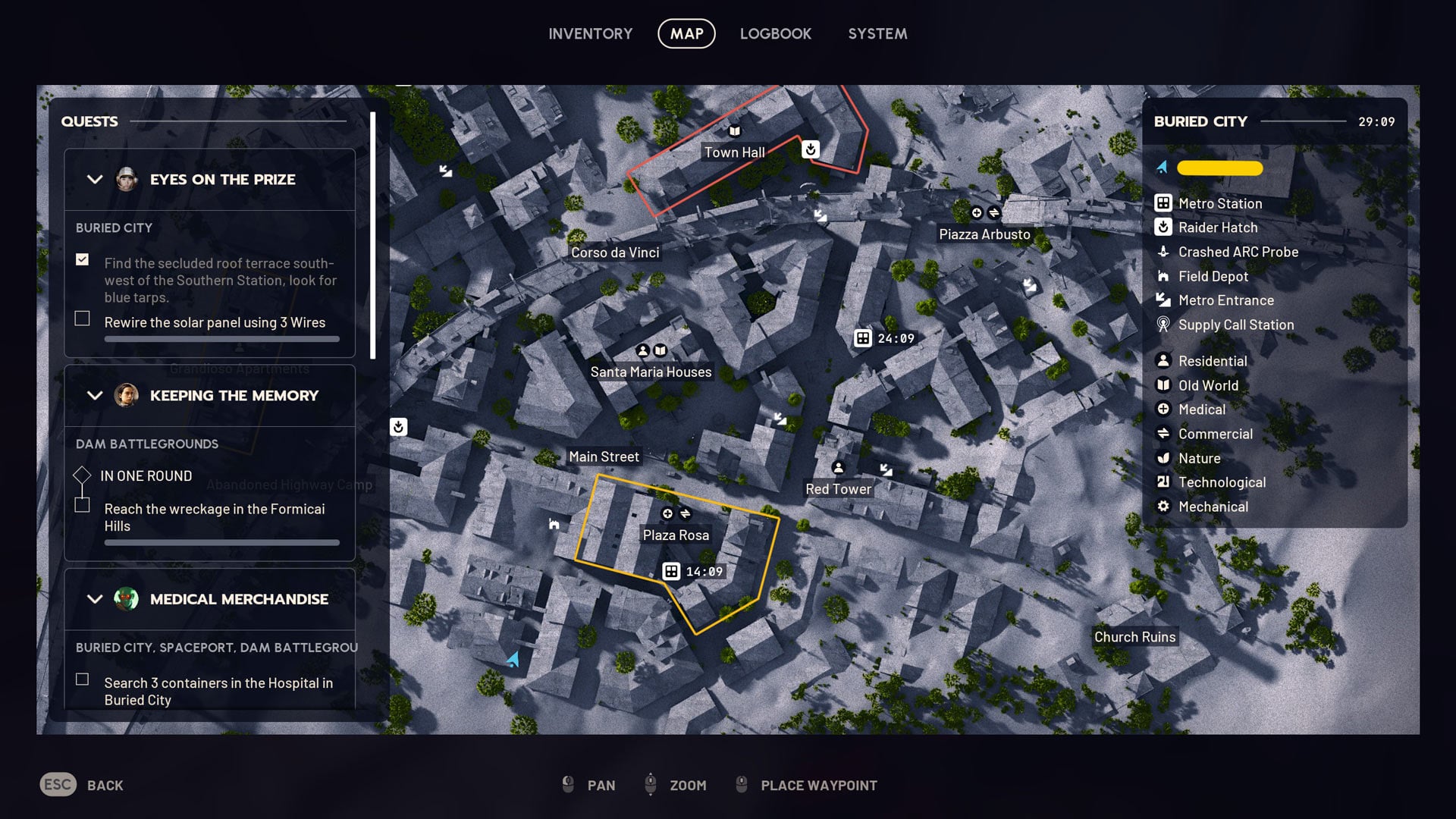Uncheck the secluded roof terrace objective
Image resolution: width=1456 pixels, height=819 pixels.
point(82,260)
